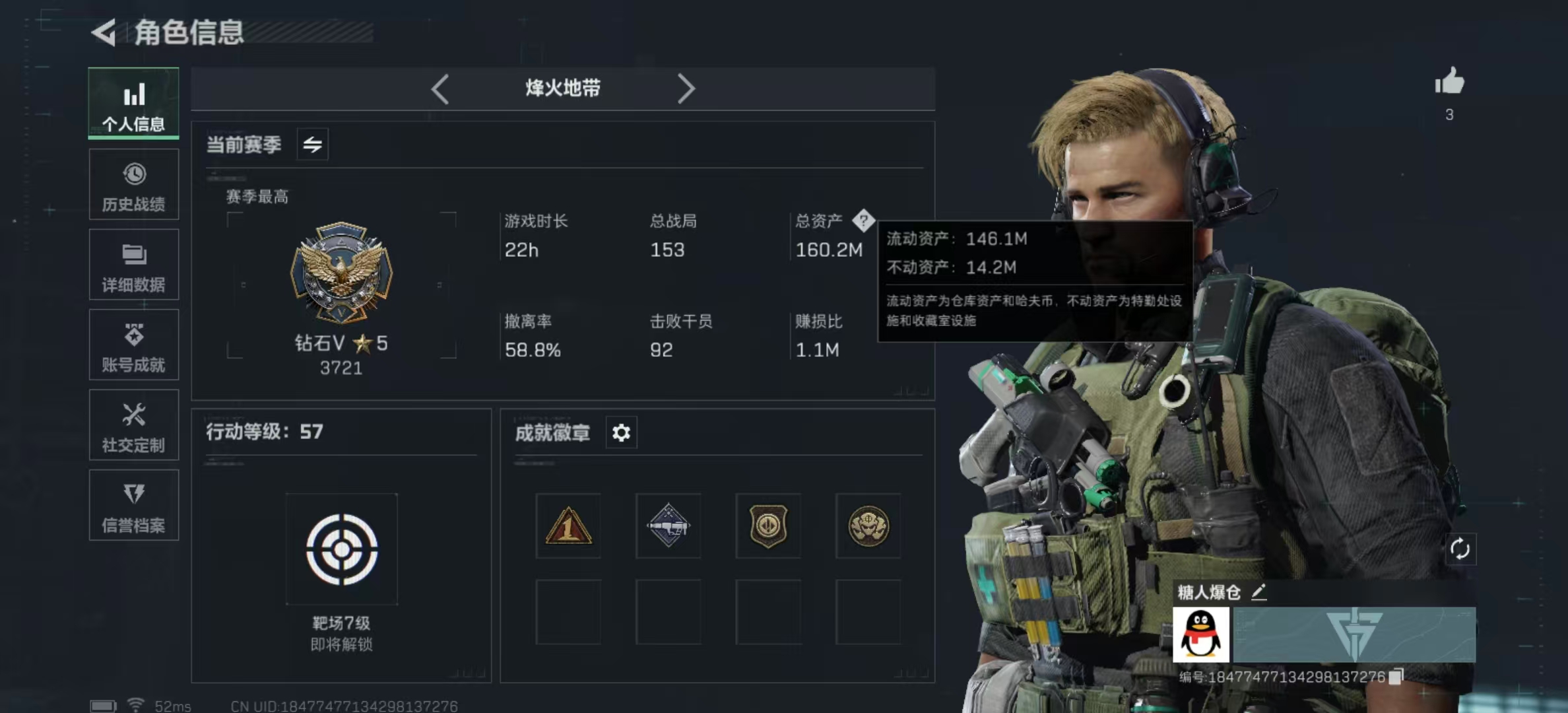The image size is (1568, 713).
Task: Toggle the 当前赛季 season swap button
Action: coord(313,144)
